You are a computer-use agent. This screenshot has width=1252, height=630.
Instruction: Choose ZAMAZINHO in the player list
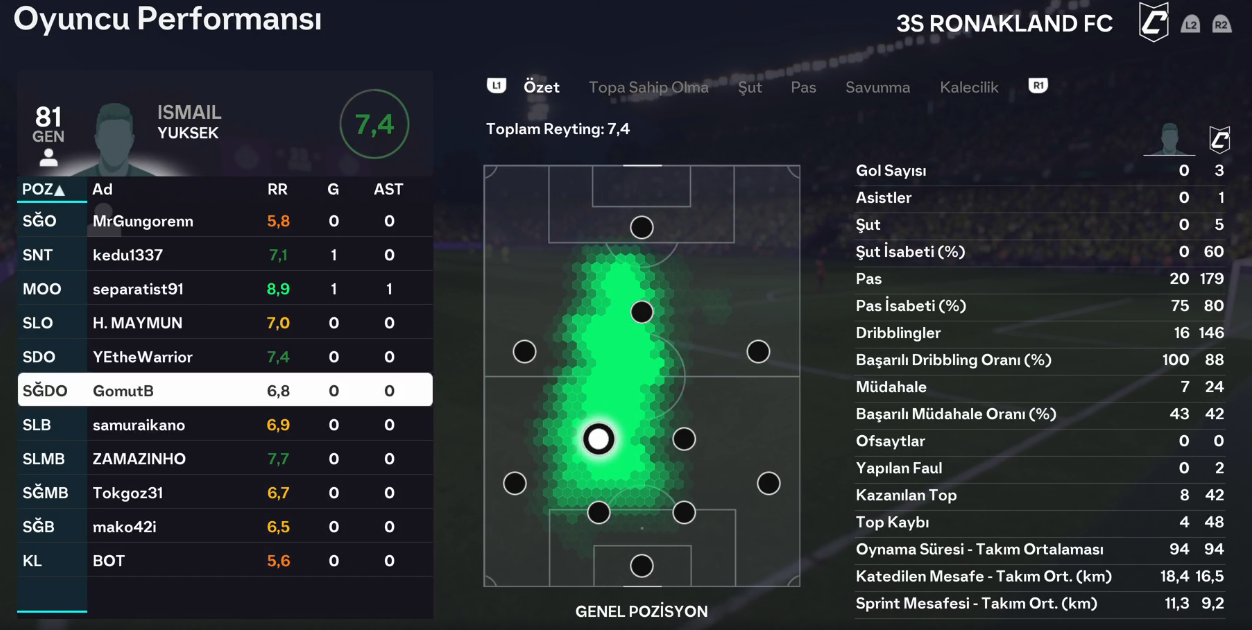pos(225,459)
